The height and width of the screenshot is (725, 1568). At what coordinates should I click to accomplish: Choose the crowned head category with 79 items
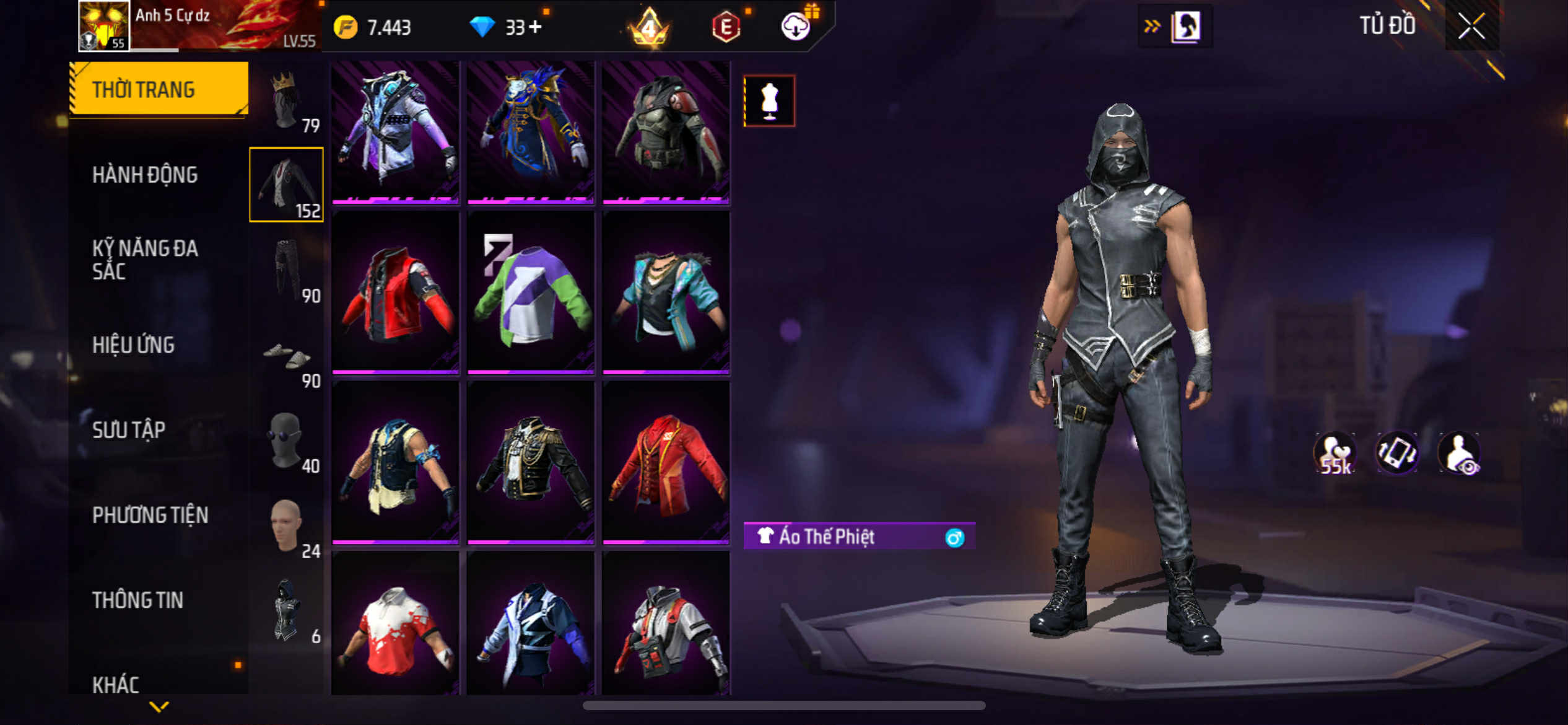point(287,101)
